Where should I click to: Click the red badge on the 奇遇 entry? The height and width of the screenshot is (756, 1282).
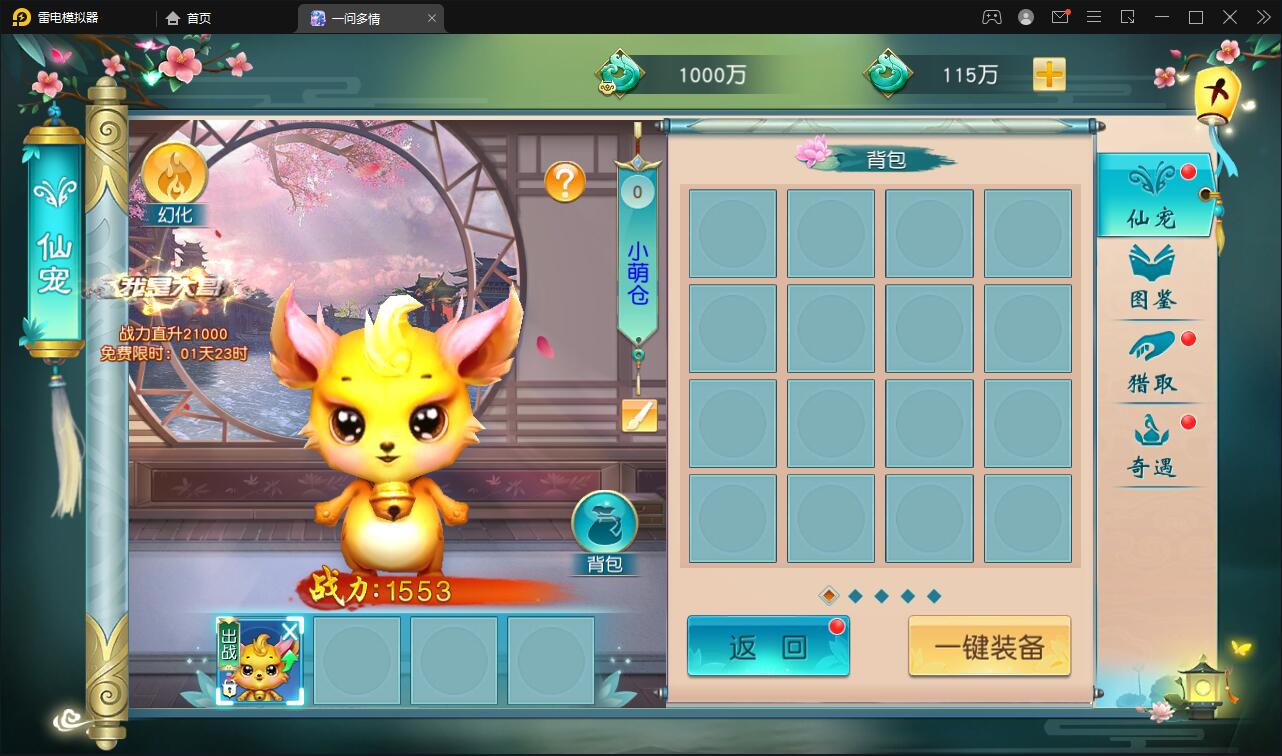click(x=1188, y=420)
